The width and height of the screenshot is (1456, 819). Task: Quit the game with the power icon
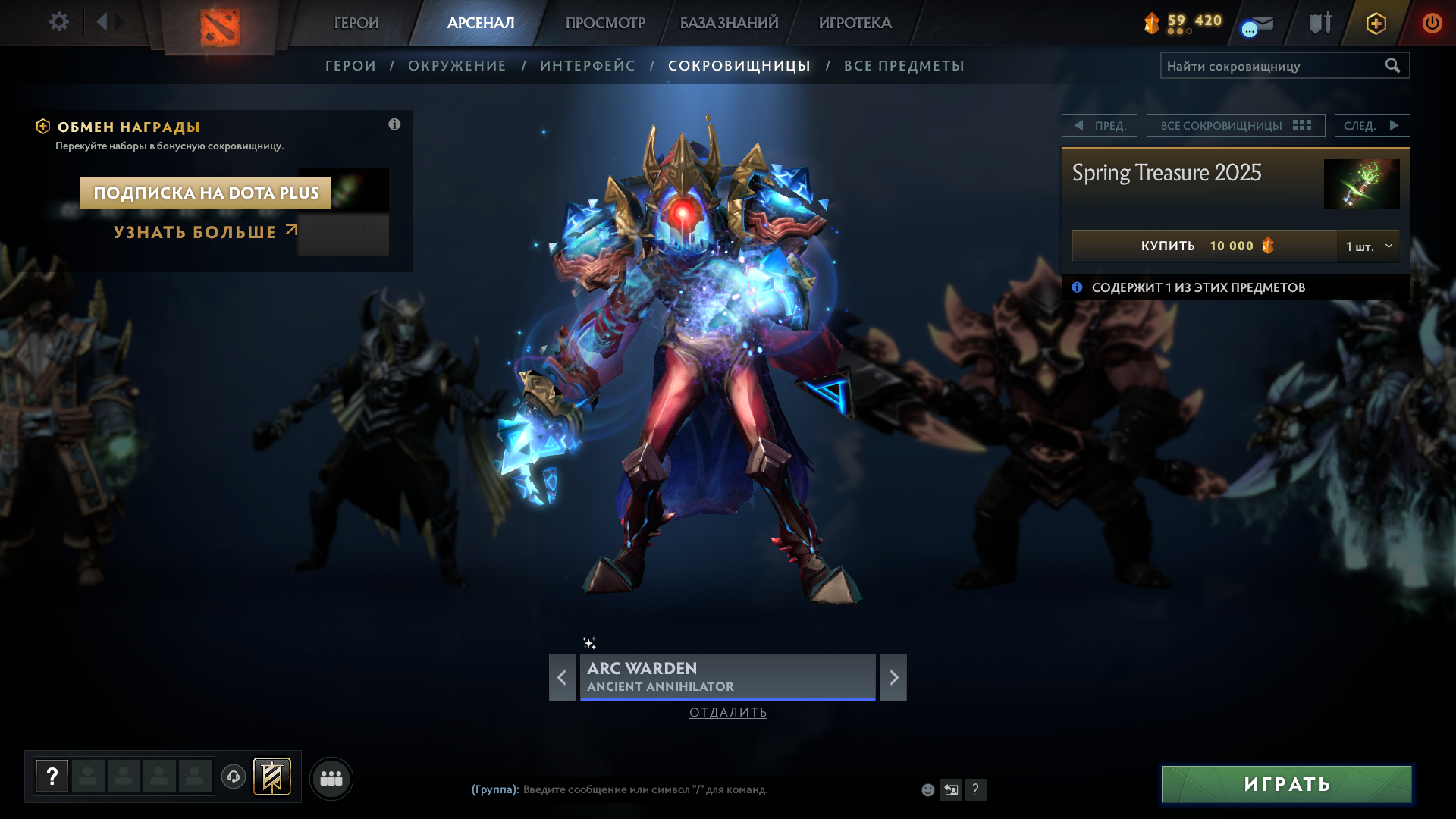point(1432,23)
